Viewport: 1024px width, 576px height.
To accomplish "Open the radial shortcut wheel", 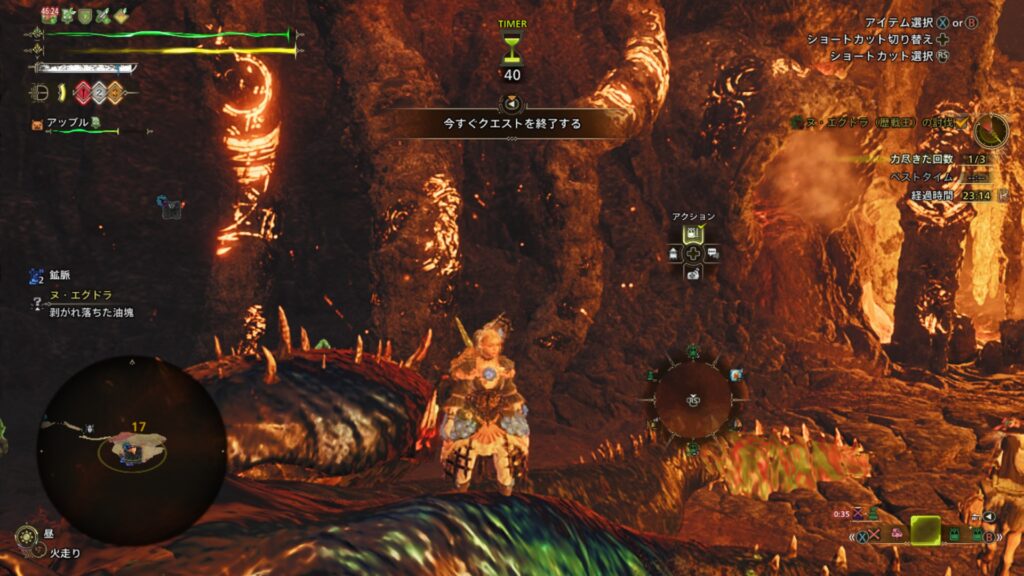I will coord(692,400).
